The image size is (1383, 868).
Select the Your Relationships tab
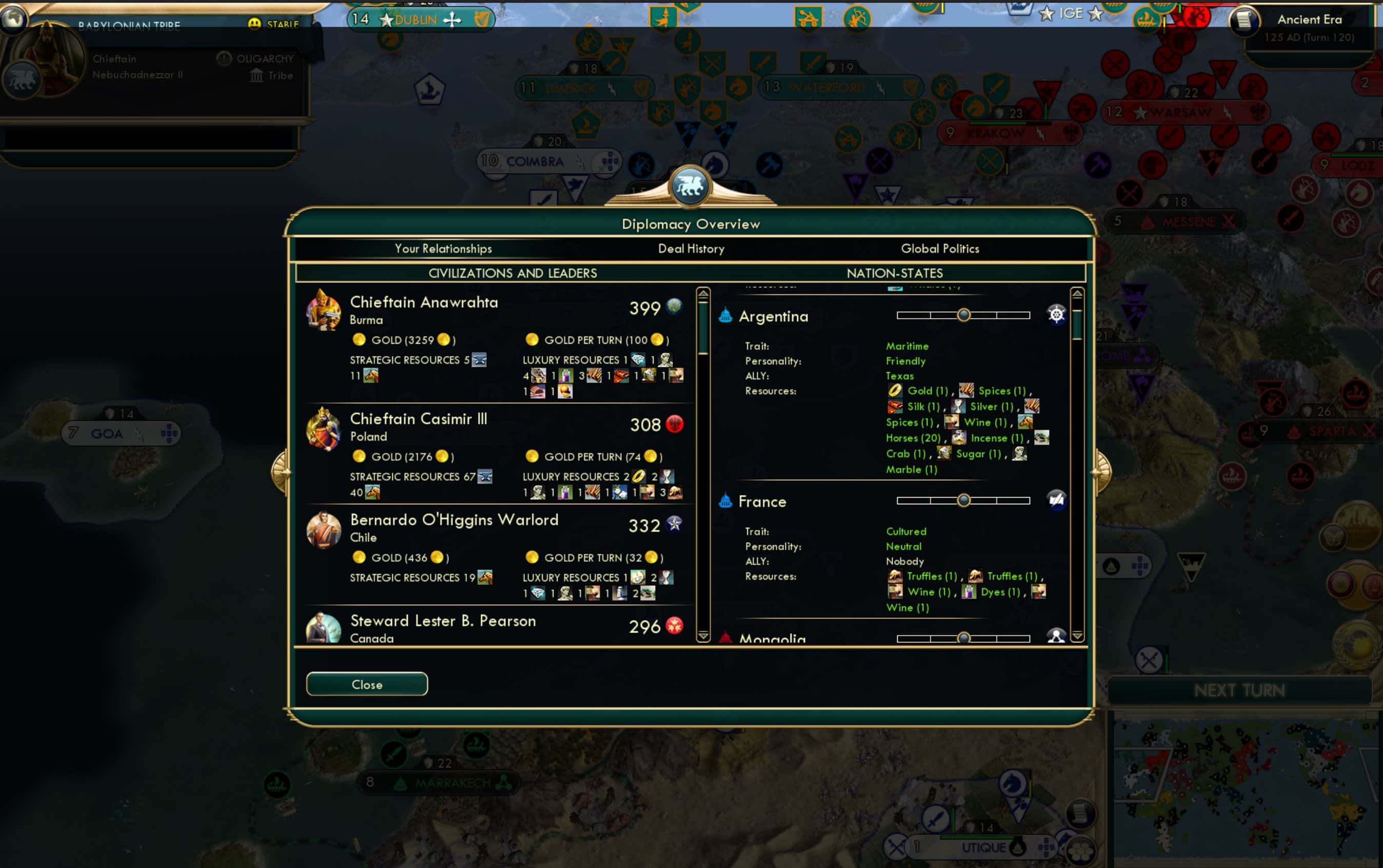tap(443, 249)
